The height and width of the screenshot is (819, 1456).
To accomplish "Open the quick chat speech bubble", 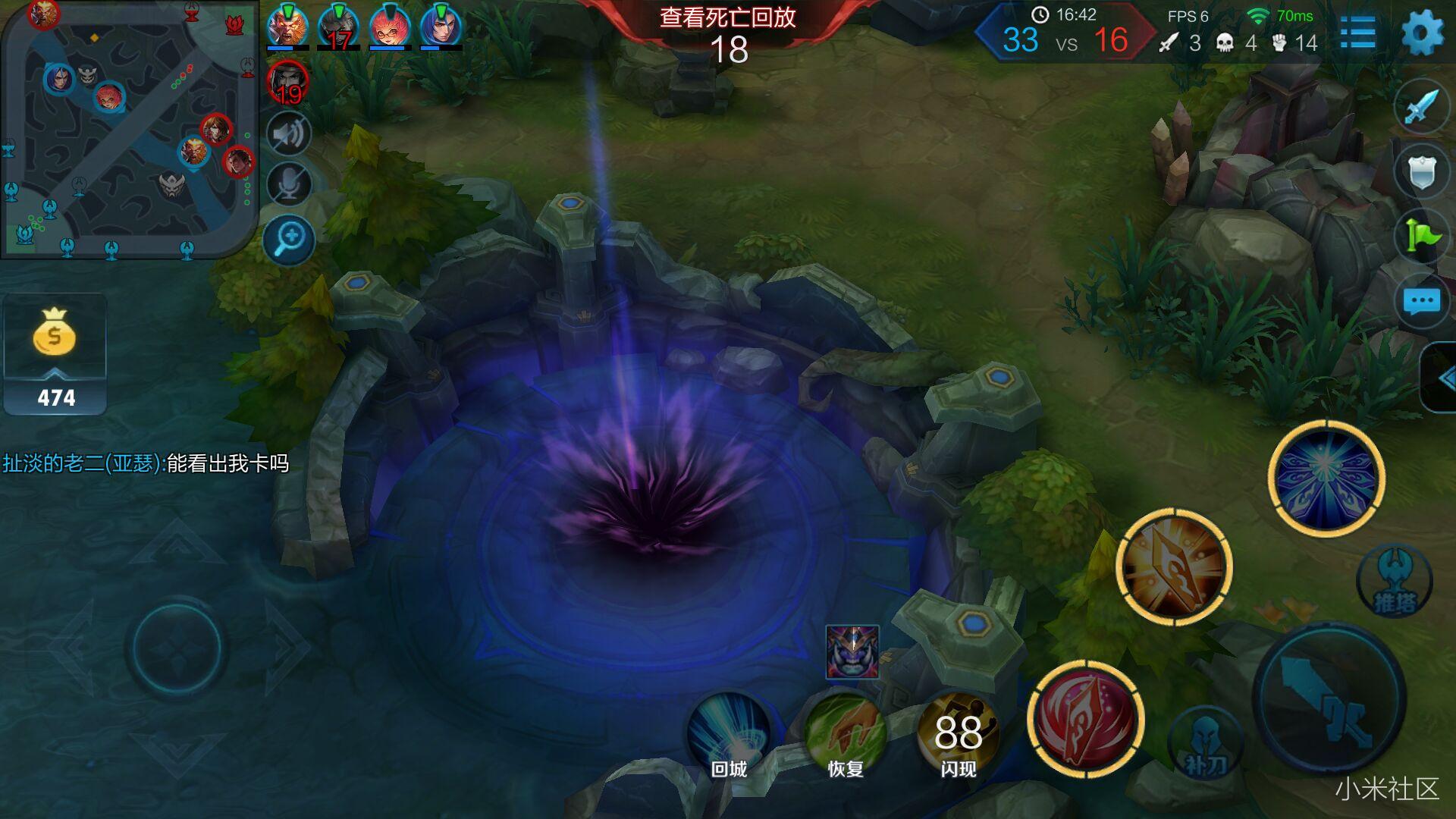I will point(1421,301).
